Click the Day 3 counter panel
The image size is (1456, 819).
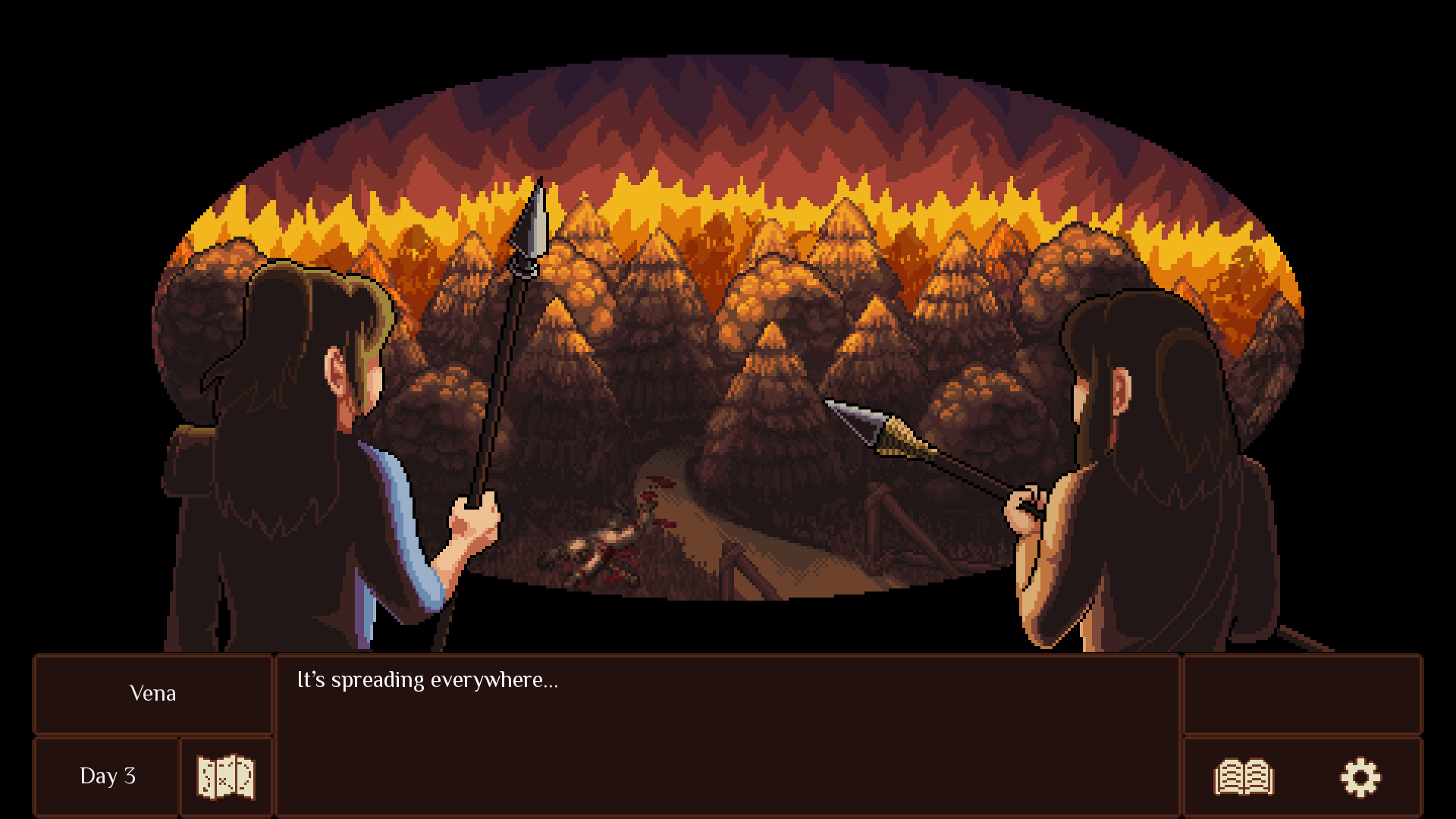click(106, 775)
